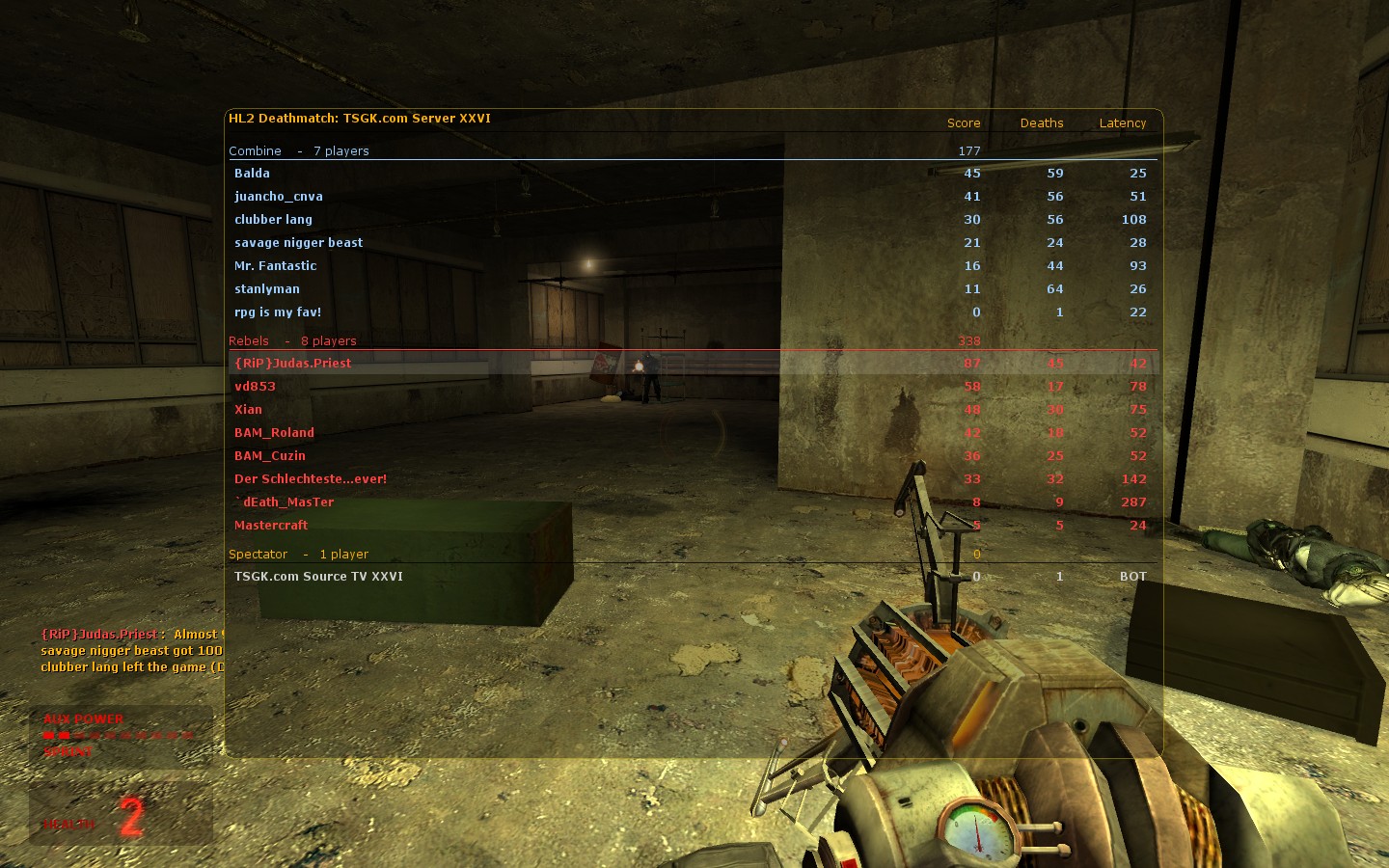
Task: Sort players by the Deaths column
Action: click(x=1041, y=122)
